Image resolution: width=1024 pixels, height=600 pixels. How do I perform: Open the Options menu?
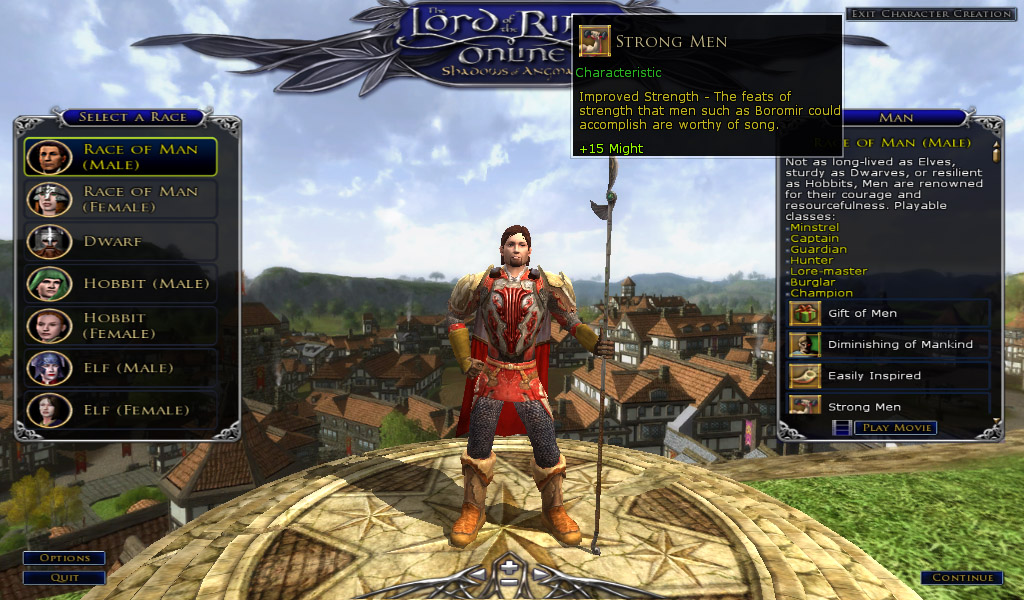(x=64, y=558)
